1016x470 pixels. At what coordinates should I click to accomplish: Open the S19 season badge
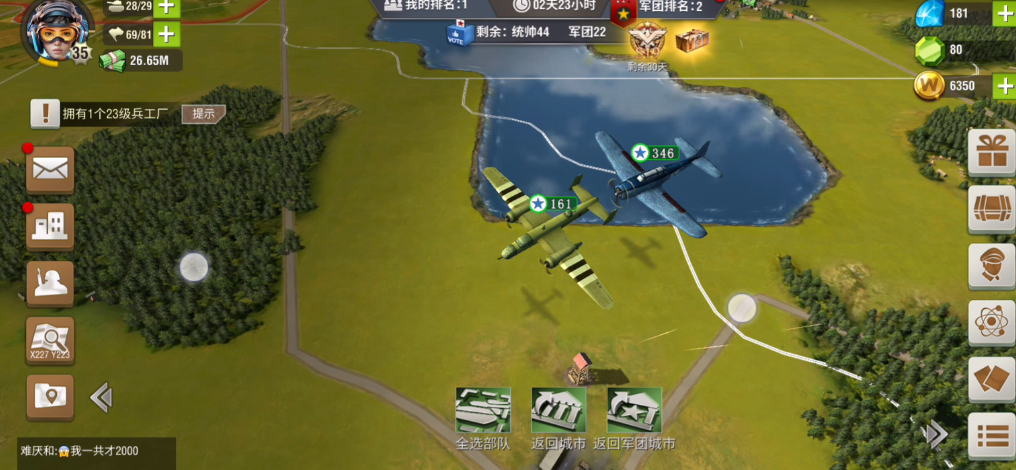(646, 41)
